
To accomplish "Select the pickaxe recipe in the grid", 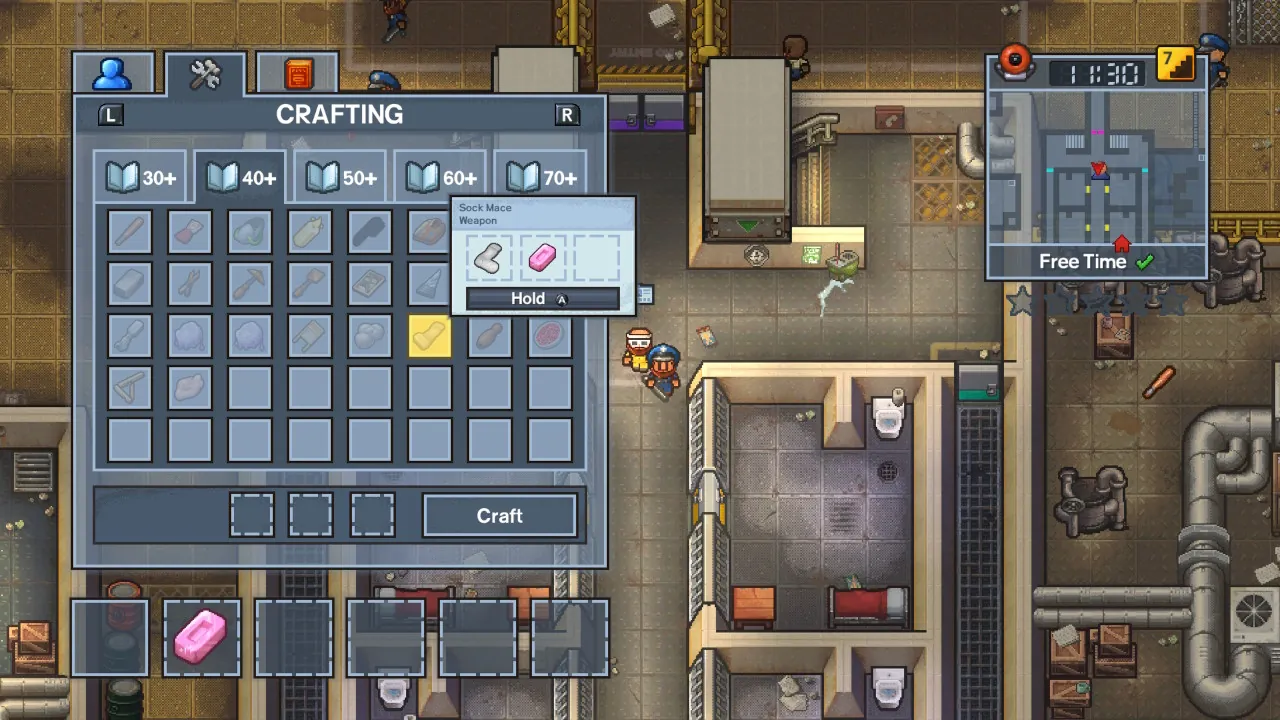I will pos(250,284).
